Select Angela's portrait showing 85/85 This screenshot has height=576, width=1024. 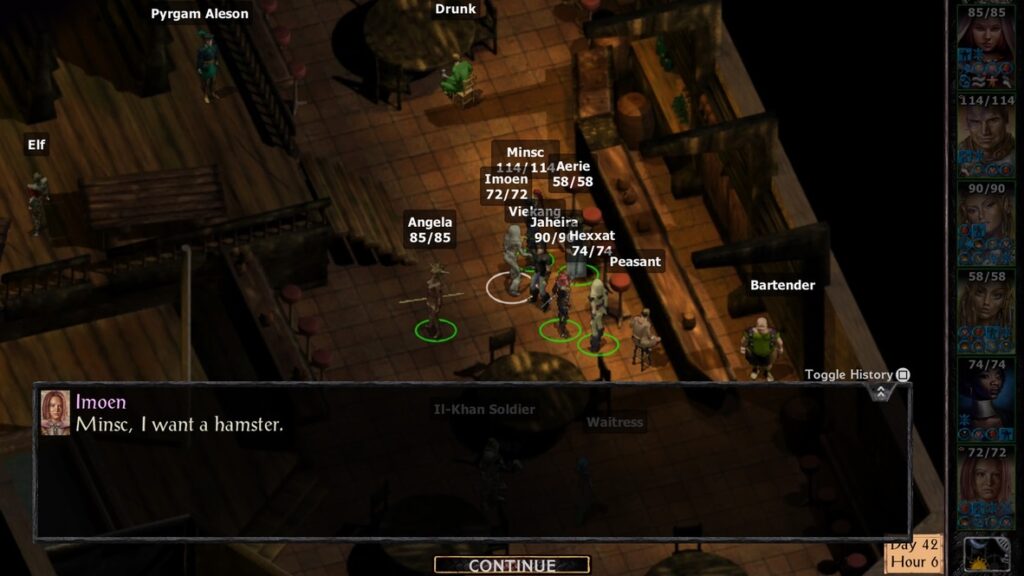point(985,42)
